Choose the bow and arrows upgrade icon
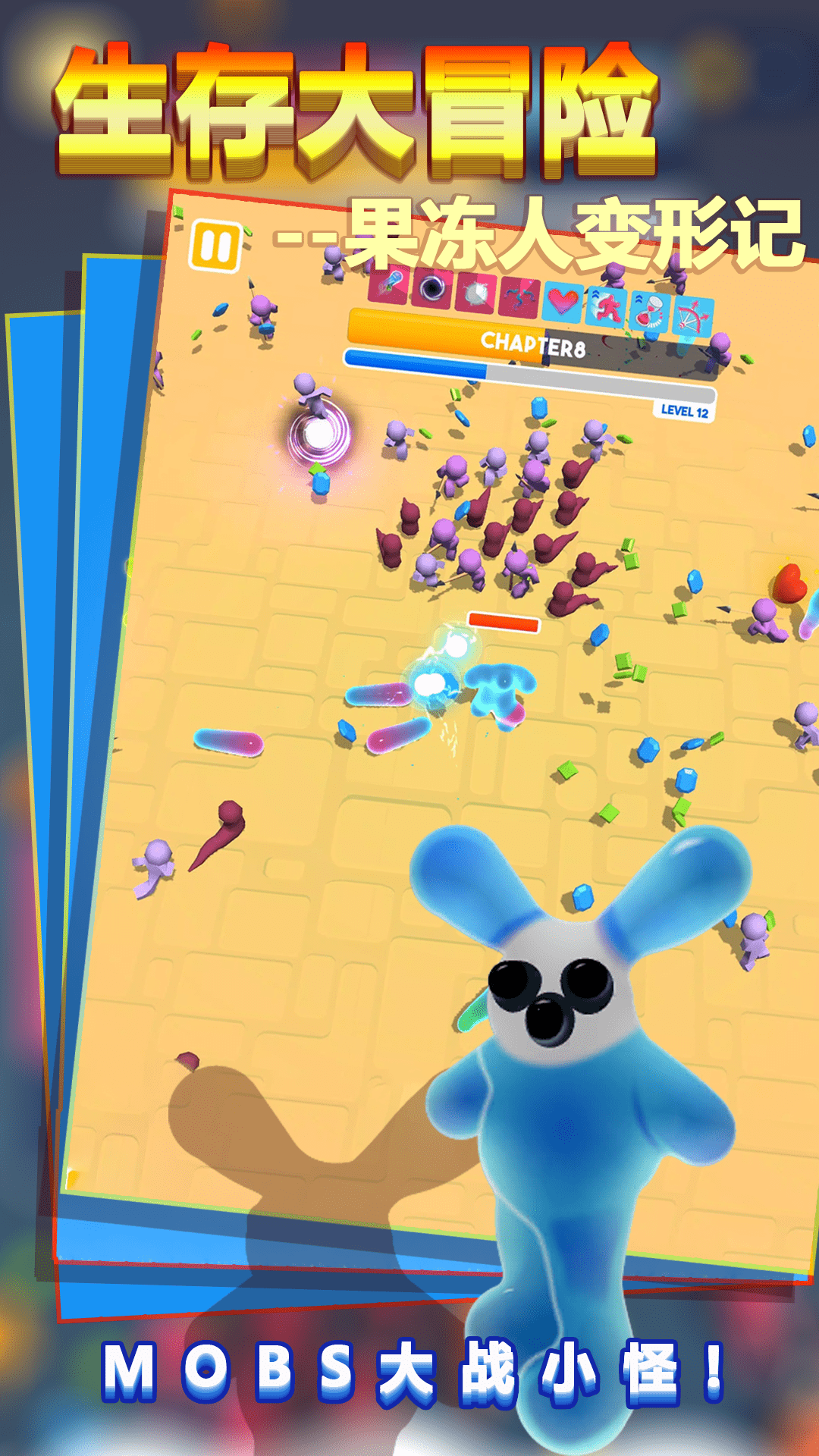The height and width of the screenshot is (1456, 819). tap(693, 317)
